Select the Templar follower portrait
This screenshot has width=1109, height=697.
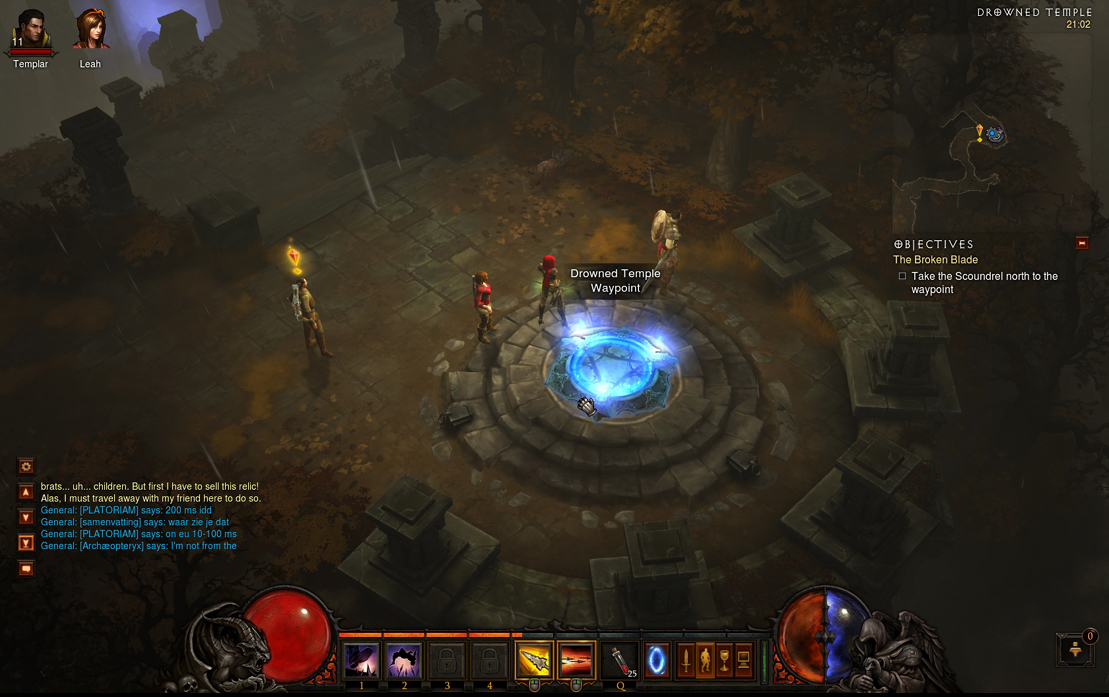click(30, 31)
